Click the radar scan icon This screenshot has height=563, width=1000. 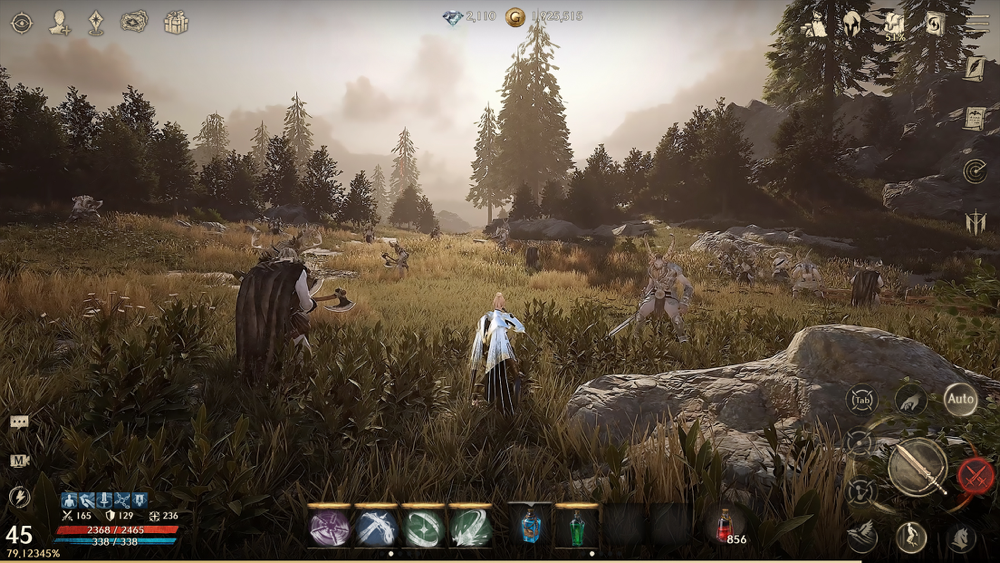(974, 171)
